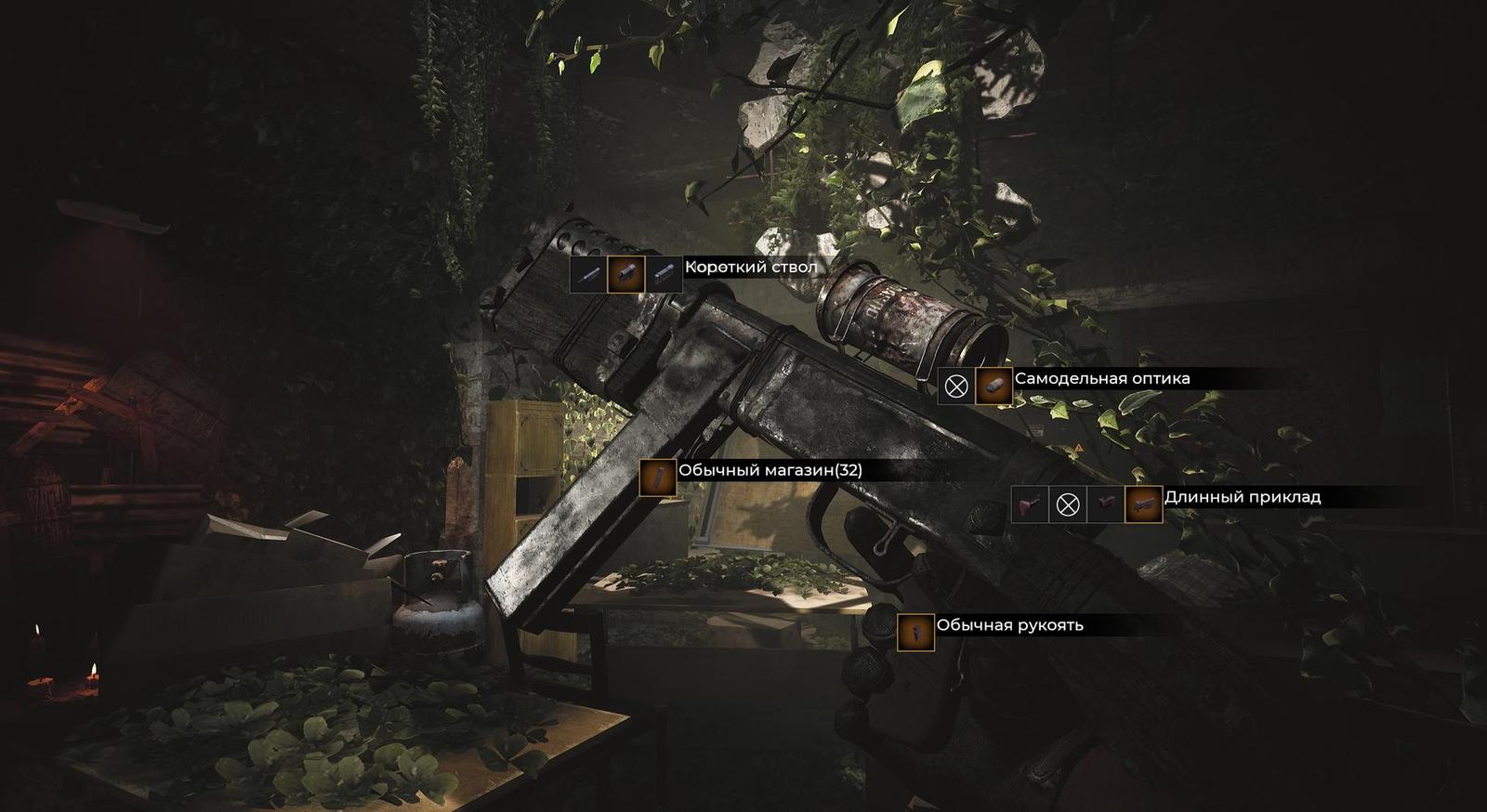The height and width of the screenshot is (812, 1487).
Task: Select the highlighted short barrel option
Action: 625,274
